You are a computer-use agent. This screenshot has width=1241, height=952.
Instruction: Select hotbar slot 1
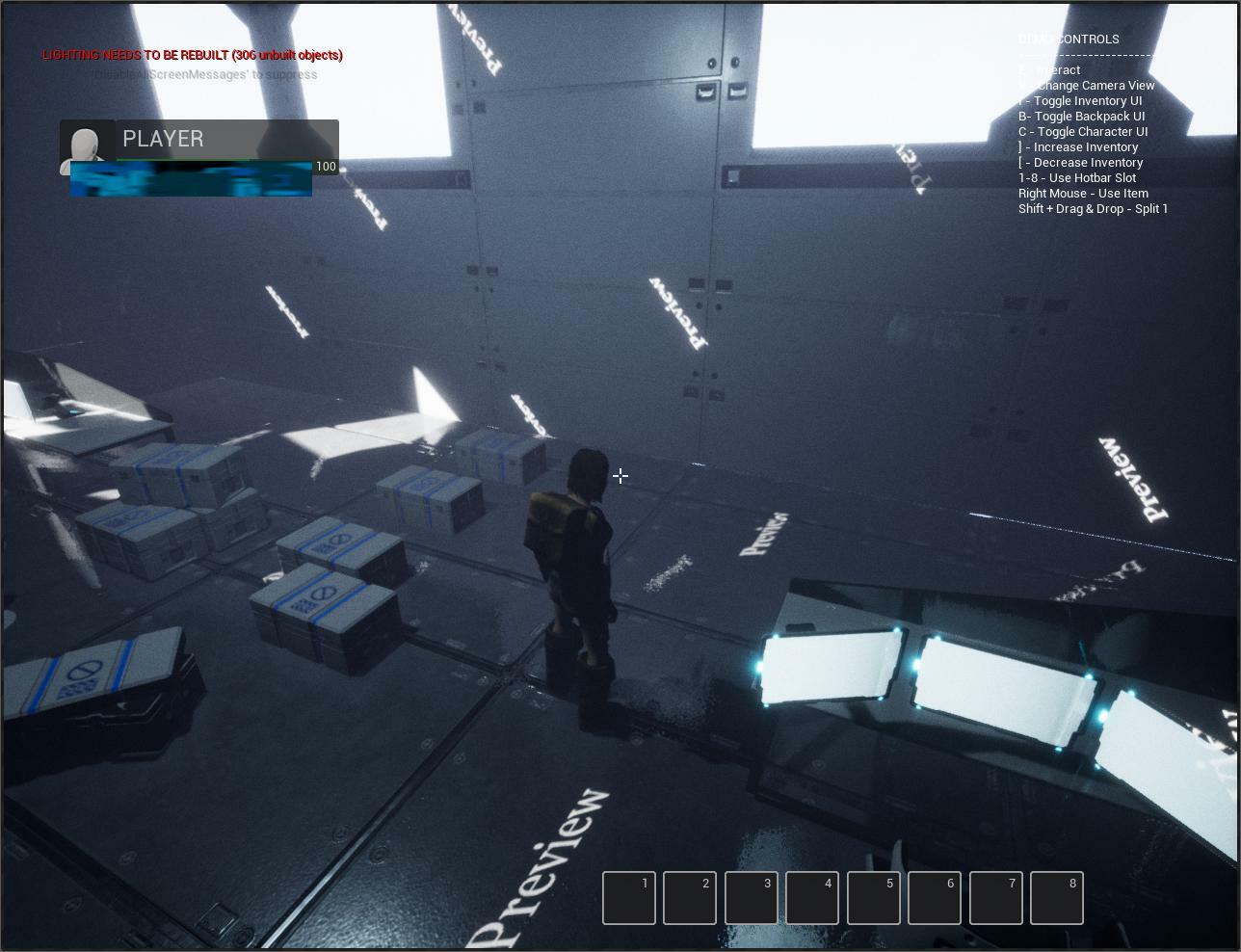click(628, 897)
